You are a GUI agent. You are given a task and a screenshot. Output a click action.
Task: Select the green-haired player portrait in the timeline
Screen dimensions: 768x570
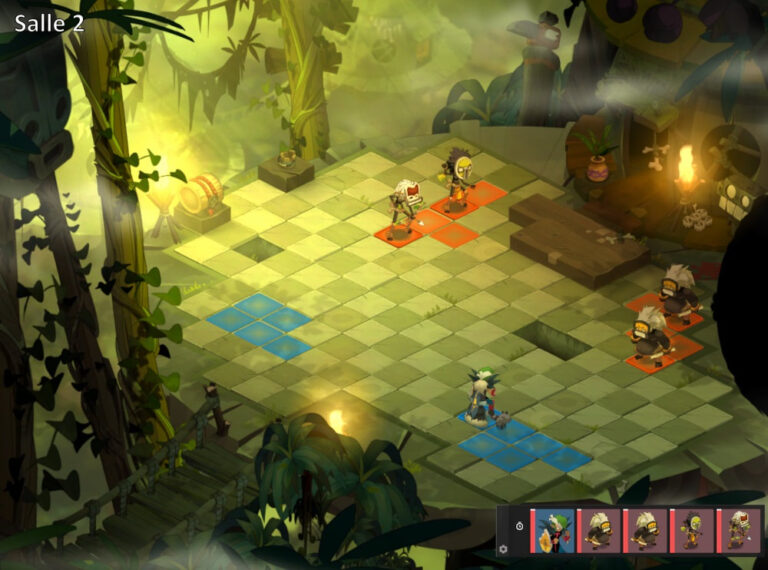[553, 530]
